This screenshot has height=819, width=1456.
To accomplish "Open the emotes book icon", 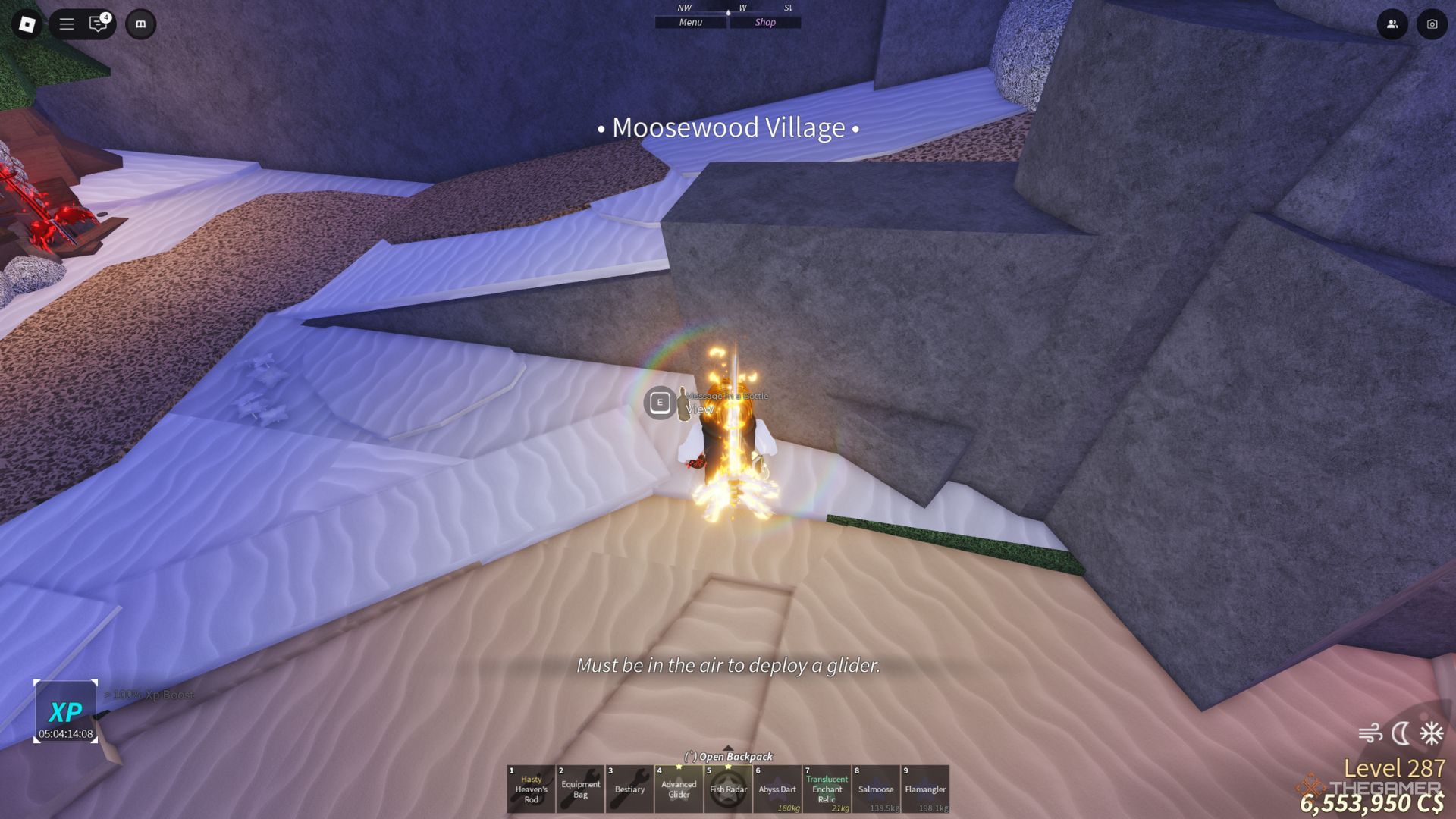I will (140, 24).
